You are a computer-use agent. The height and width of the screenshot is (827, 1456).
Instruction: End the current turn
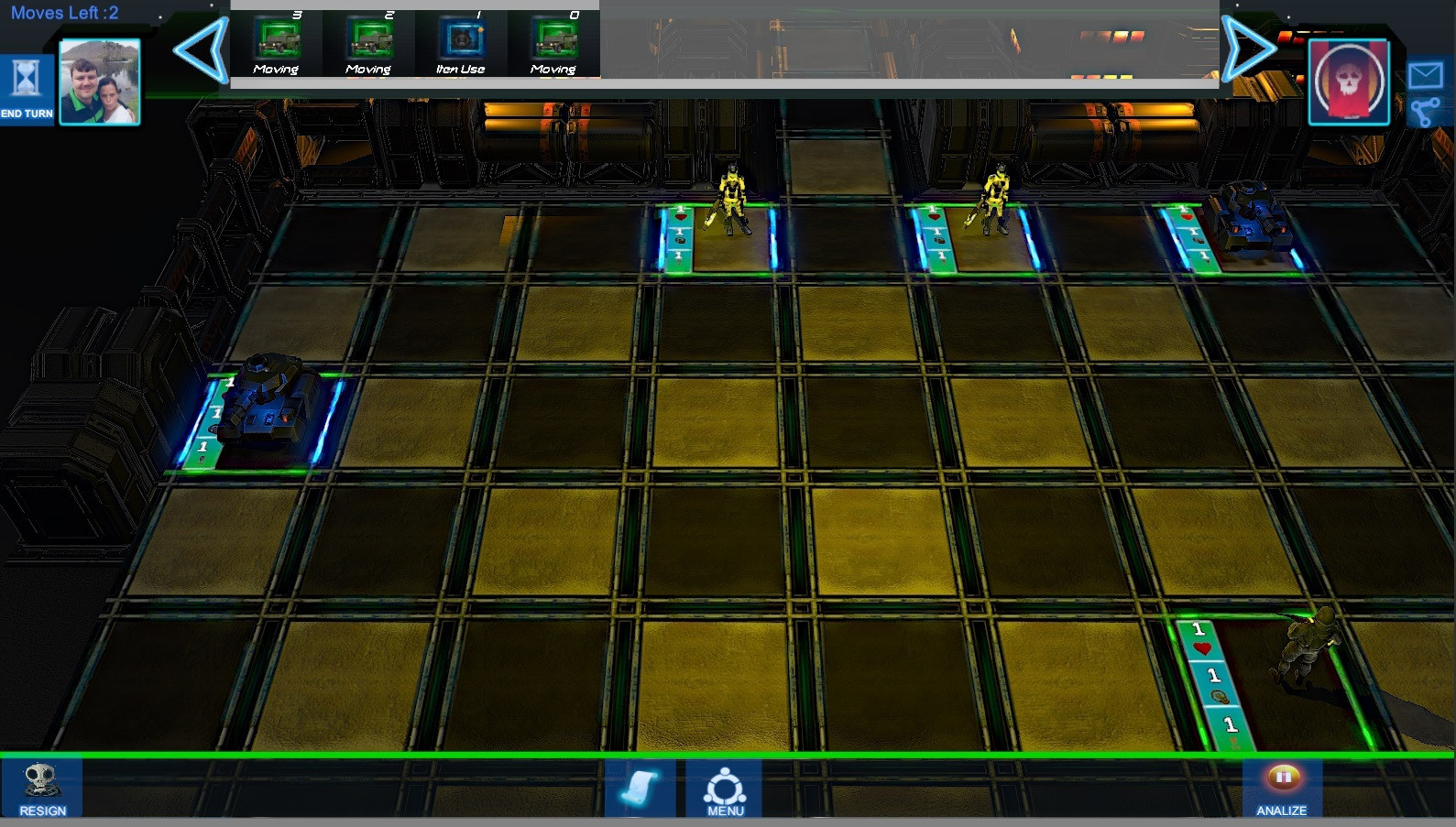pyautogui.click(x=27, y=88)
